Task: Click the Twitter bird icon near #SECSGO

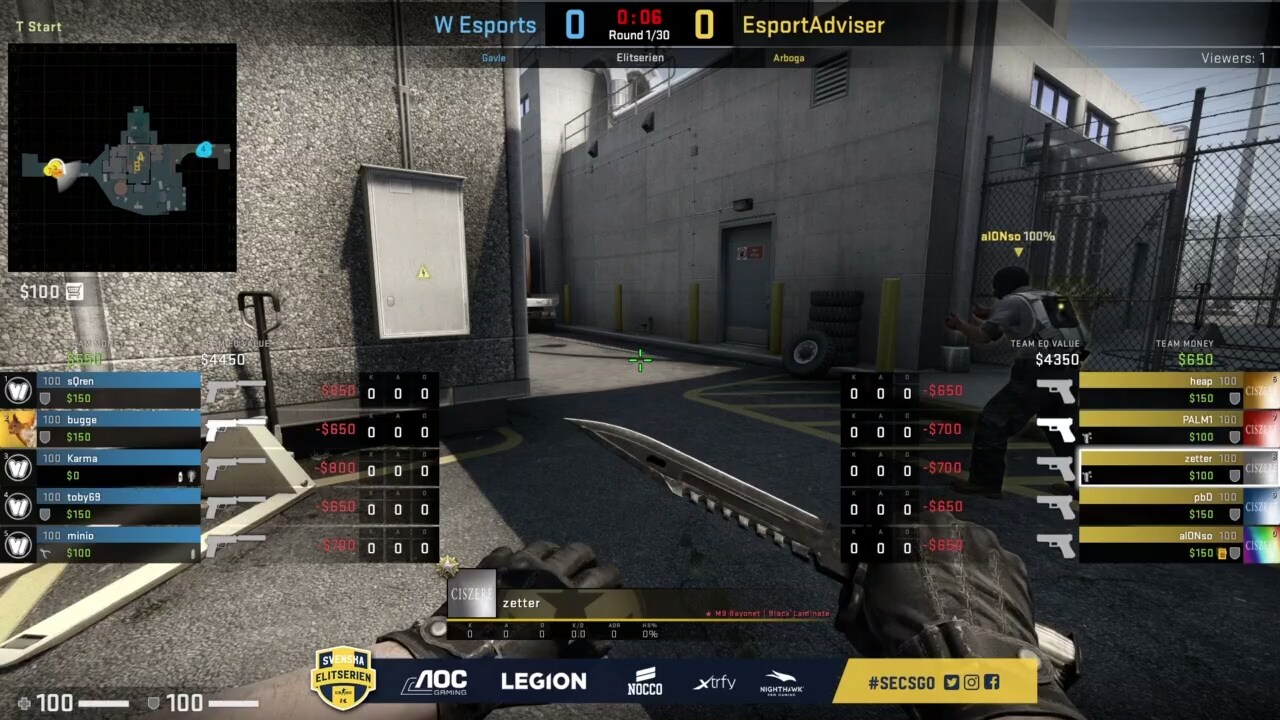Action: 951,682
